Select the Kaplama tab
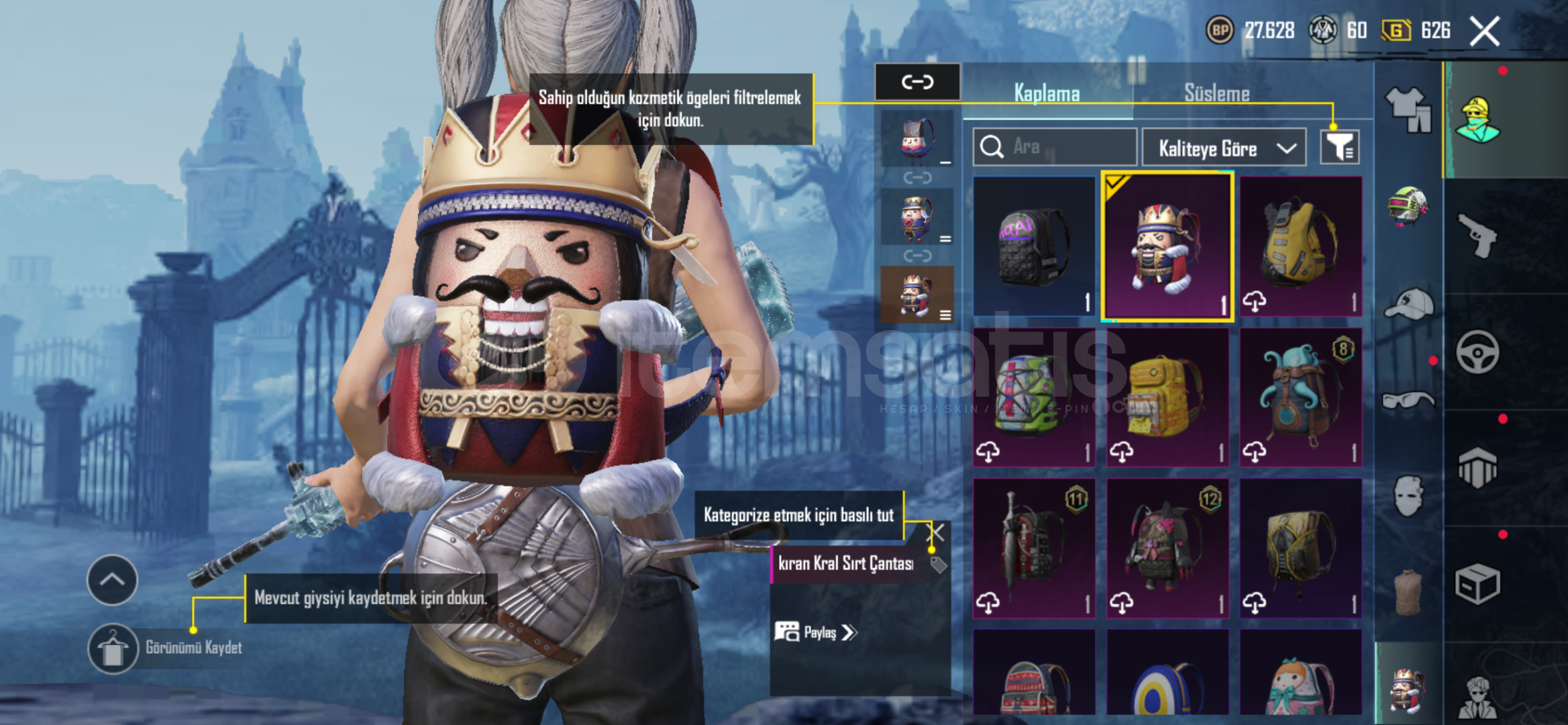Viewport: 1568px width, 725px height. coord(1047,93)
